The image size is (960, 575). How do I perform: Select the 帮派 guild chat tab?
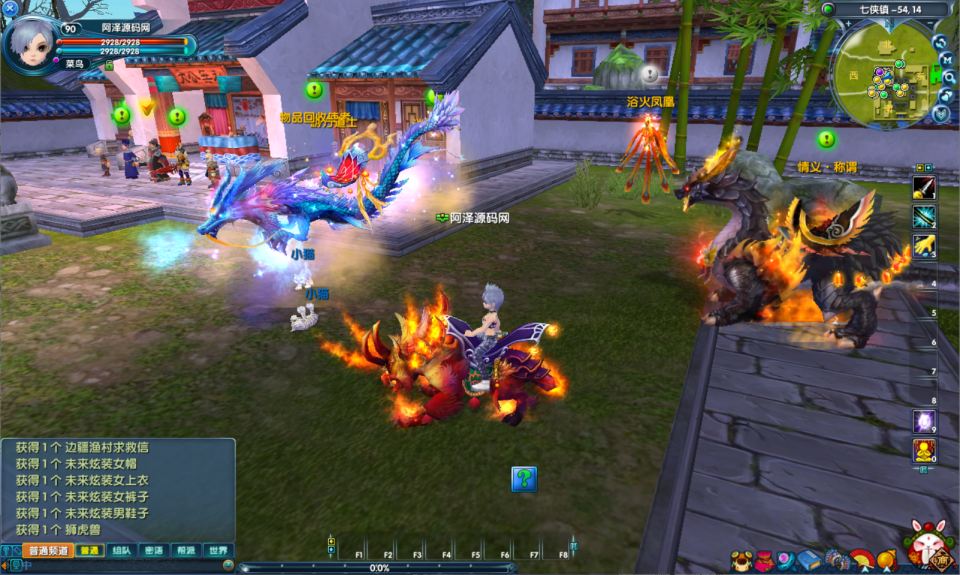(x=185, y=551)
